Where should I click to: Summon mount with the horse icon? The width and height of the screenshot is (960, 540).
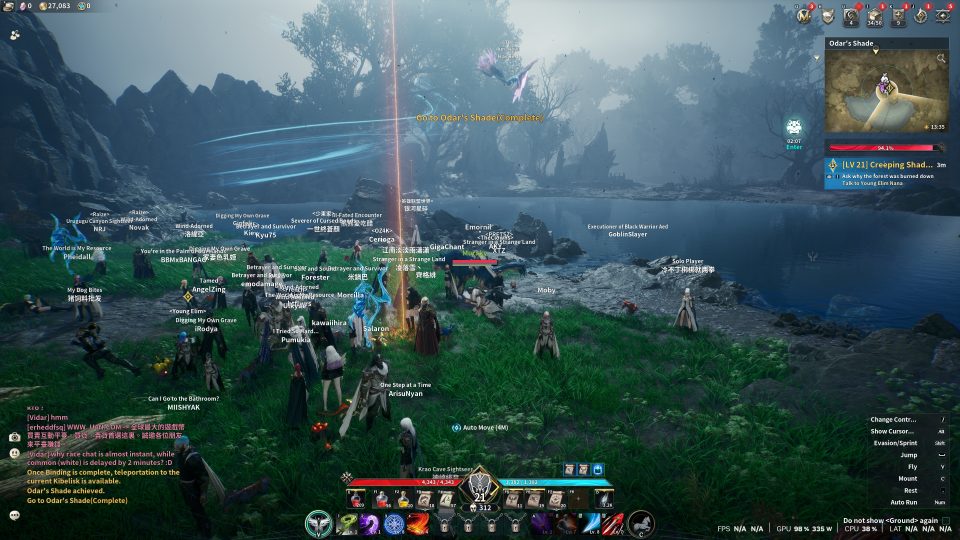[x=641, y=523]
